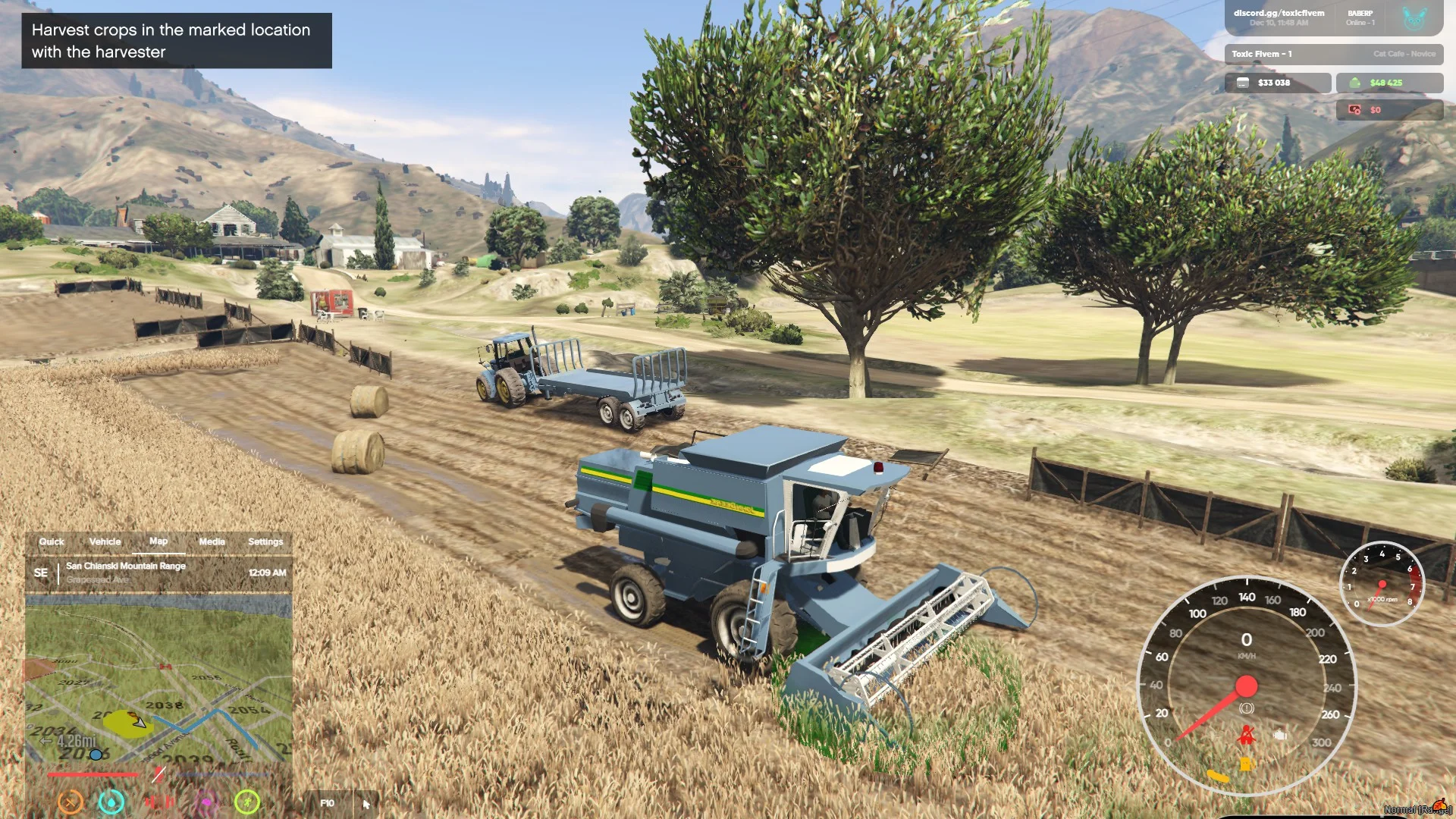Click the orange hunger status icon
1456x819 pixels.
[71, 802]
